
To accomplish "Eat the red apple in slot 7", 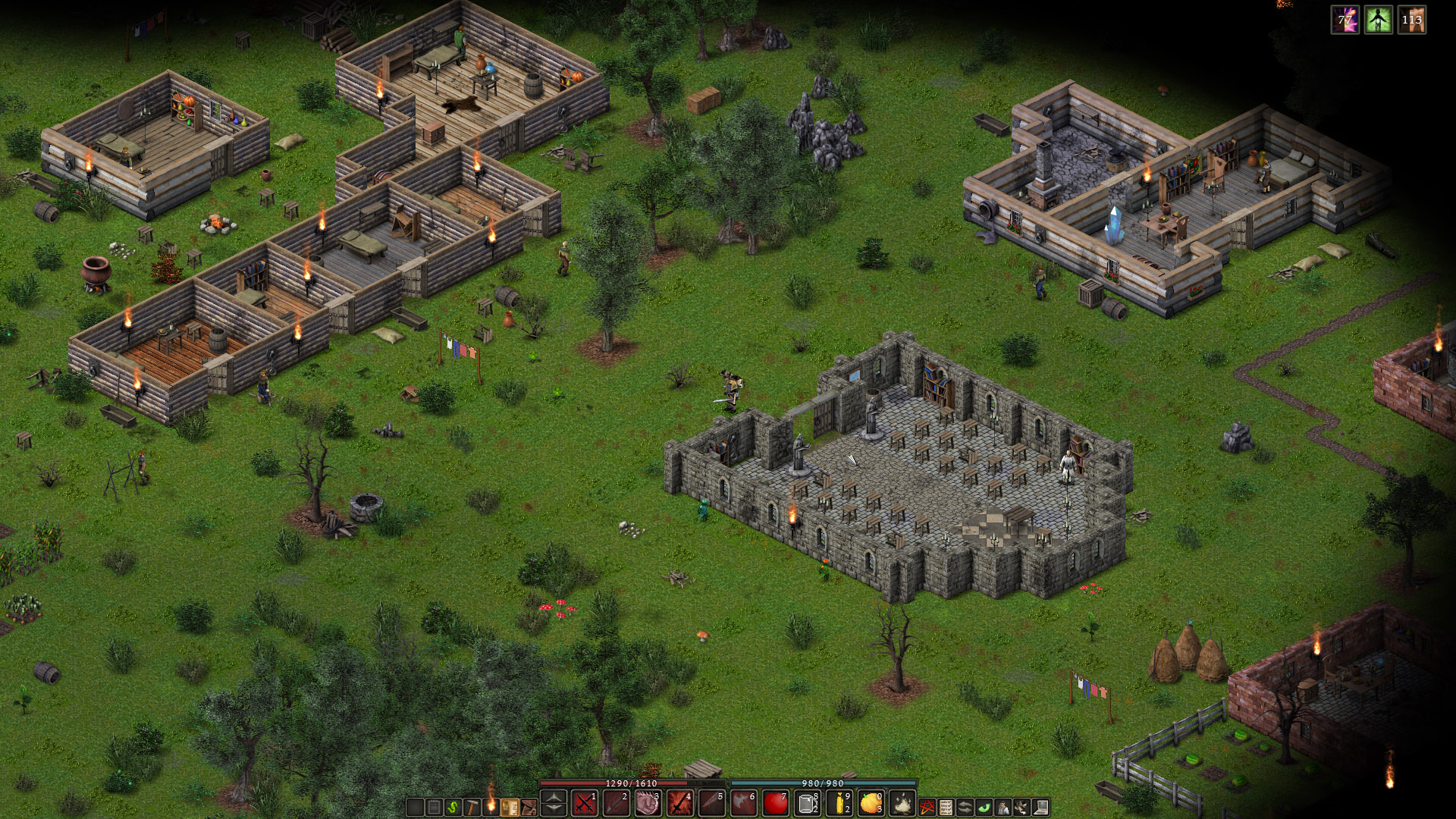I will coord(775,803).
